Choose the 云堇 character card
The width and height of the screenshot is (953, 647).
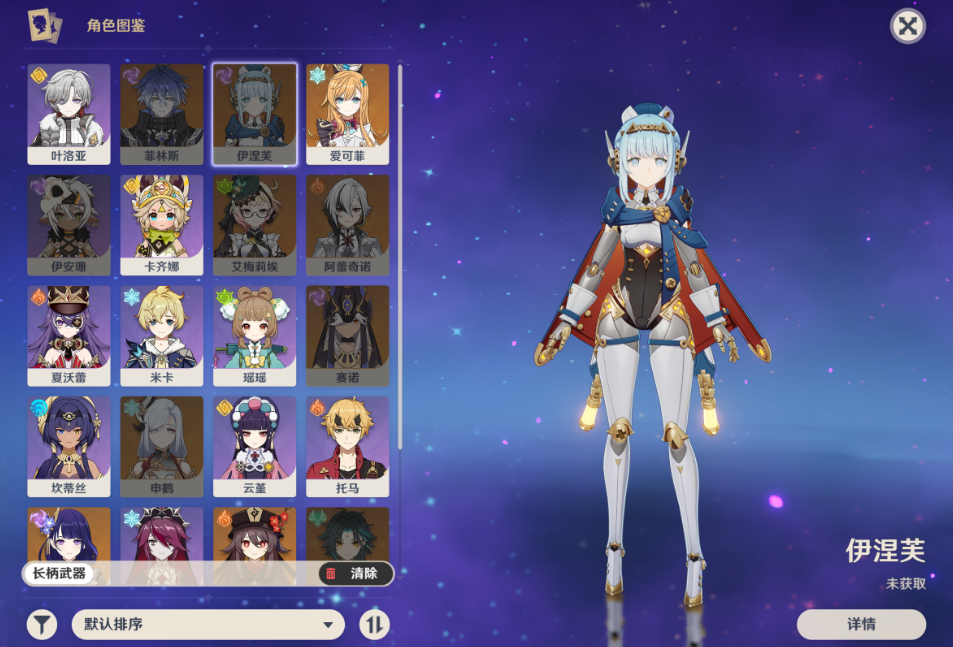254,446
